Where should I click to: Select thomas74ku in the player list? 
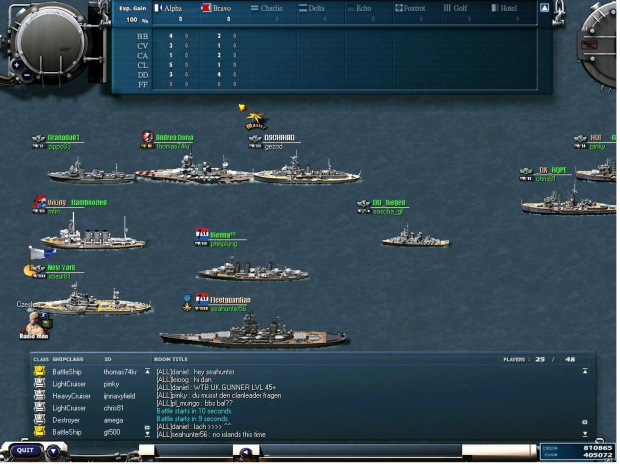click(118, 372)
